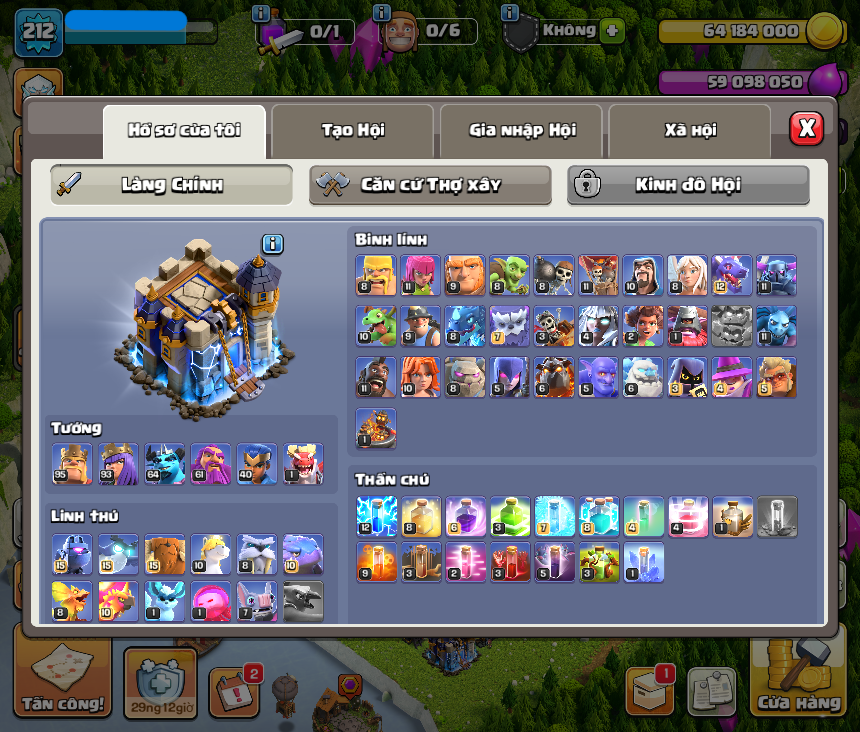
Task: Select the Goblin troop icon
Action: click(x=509, y=275)
